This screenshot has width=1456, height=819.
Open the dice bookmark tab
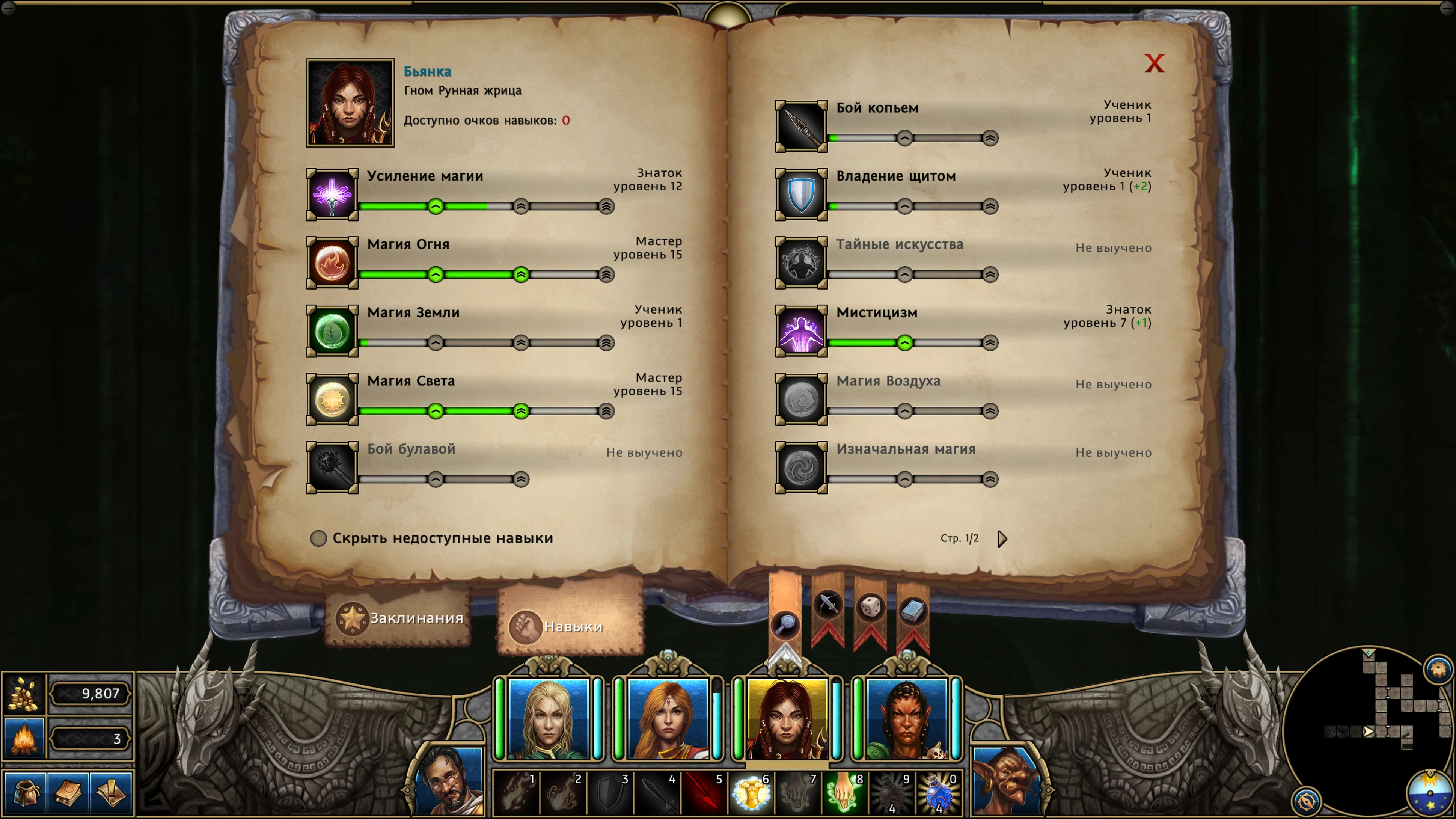point(870,608)
